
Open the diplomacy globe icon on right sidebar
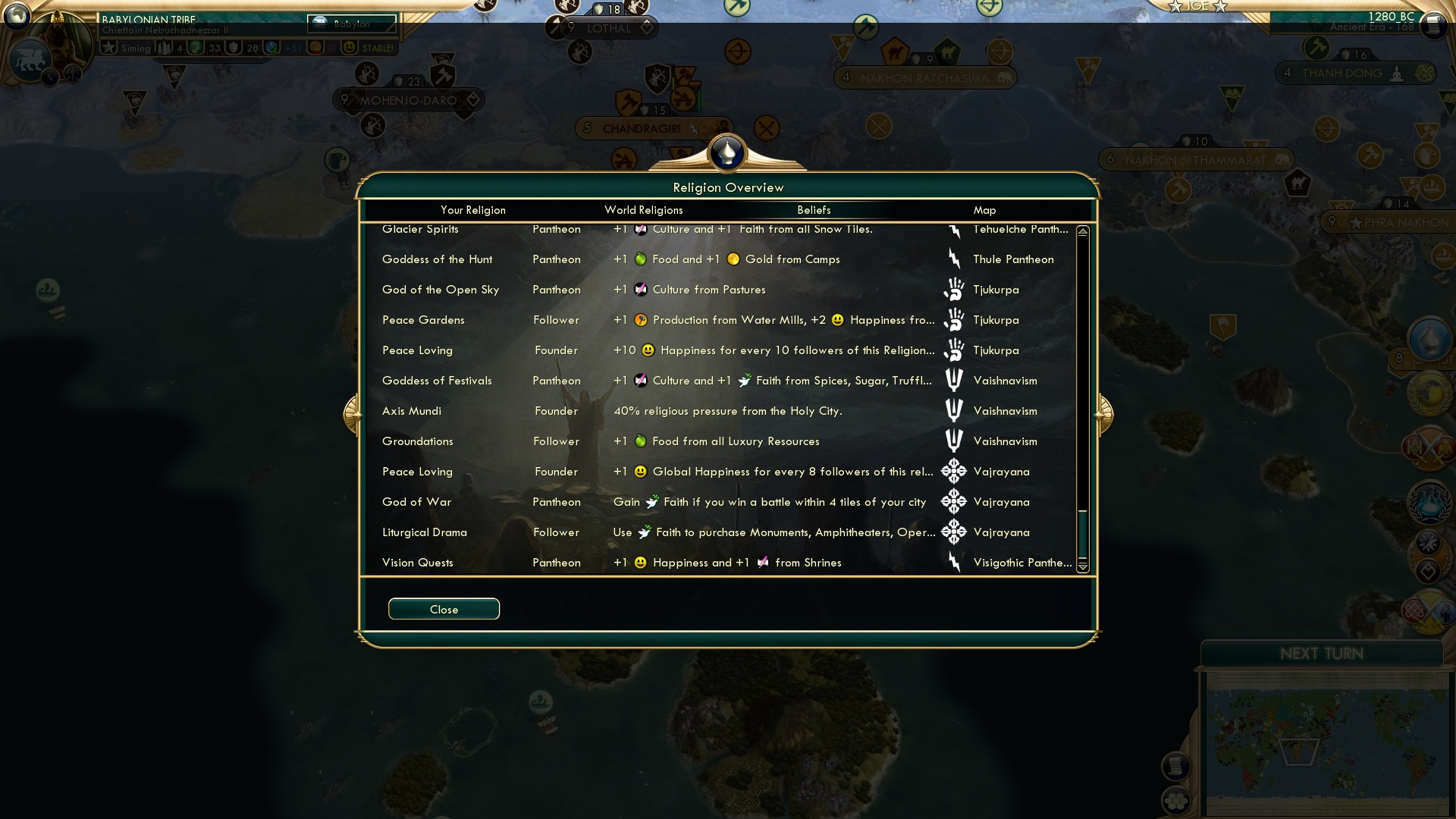coord(1429,392)
